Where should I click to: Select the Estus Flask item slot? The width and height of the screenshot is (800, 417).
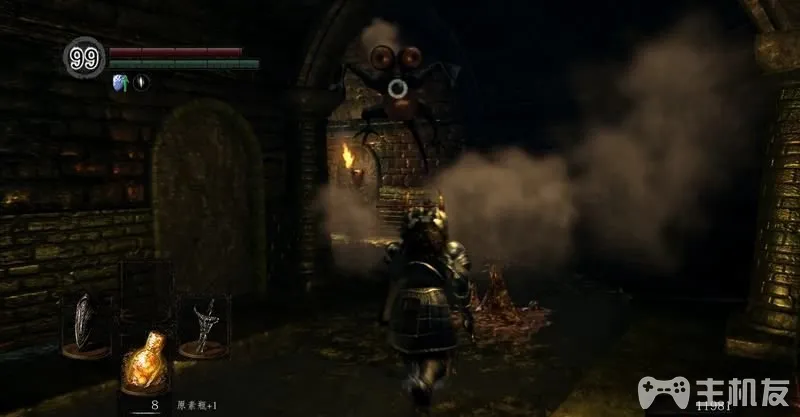[144, 362]
